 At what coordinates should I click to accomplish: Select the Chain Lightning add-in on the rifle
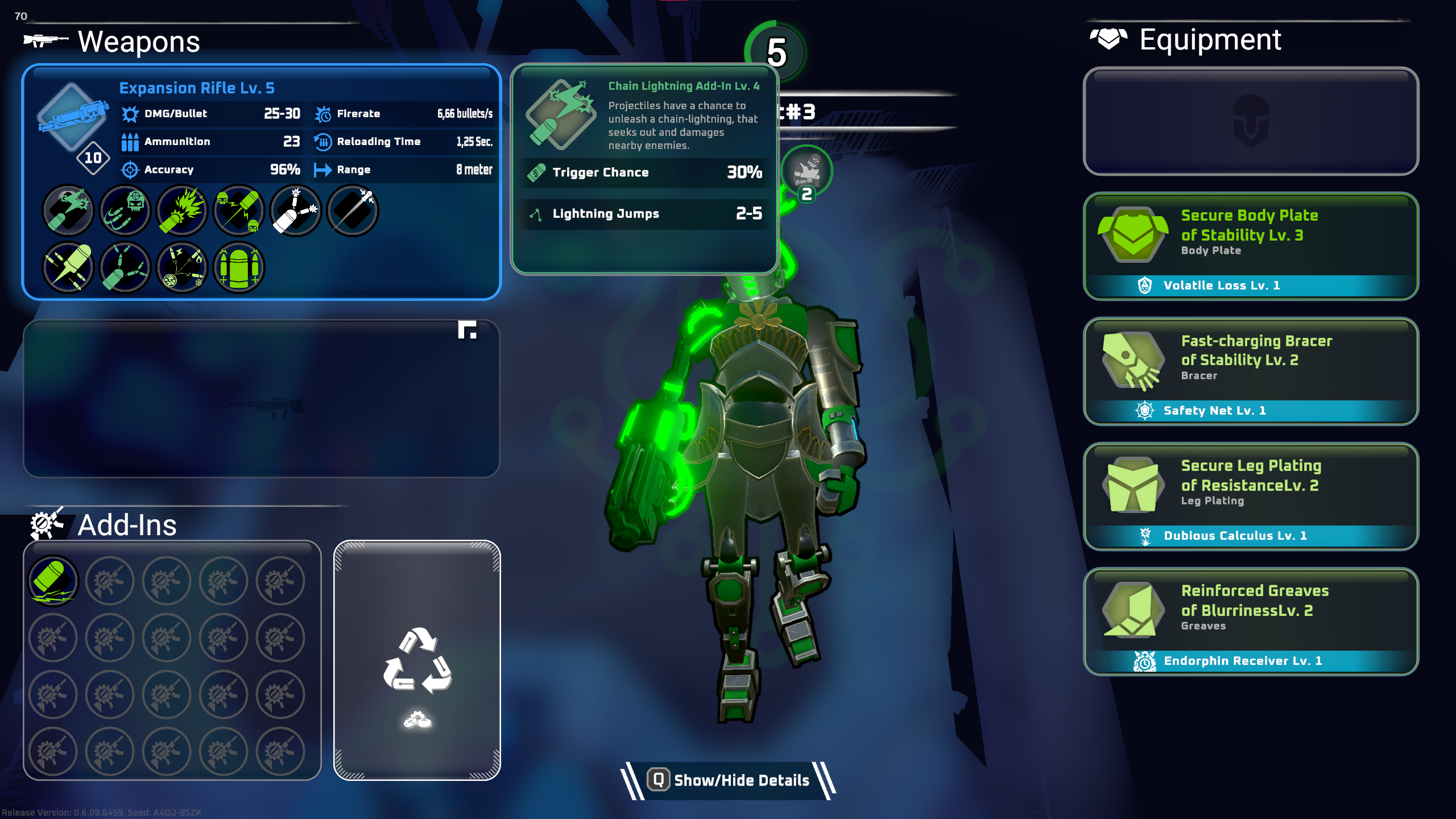pos(68,211)
